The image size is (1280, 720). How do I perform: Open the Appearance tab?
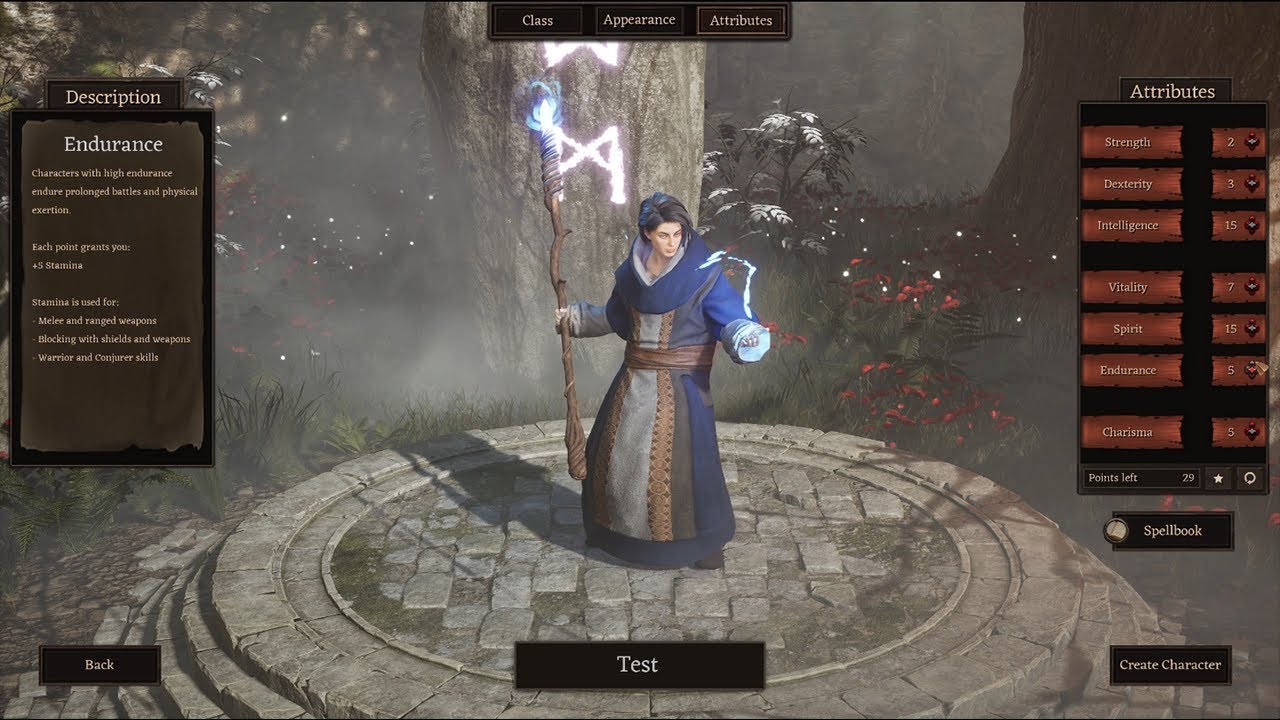click(x=639, y=20)
